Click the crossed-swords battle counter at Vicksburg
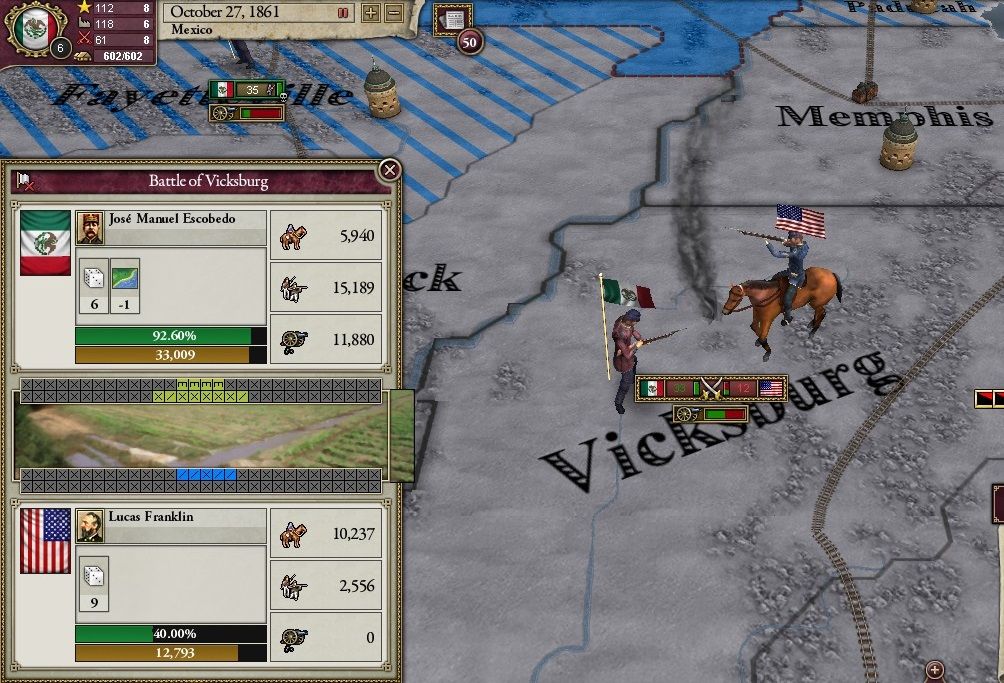The height and width of the screenshot is (683, 1004). 711,388
